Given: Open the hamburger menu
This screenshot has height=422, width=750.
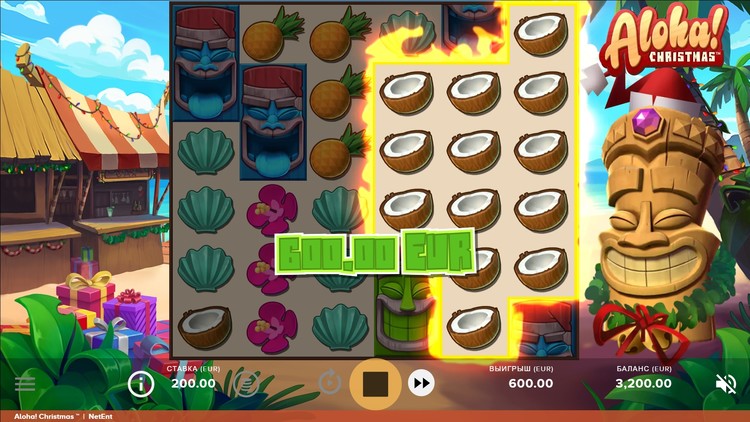Looking at the screenshot, I should point(25,383).
